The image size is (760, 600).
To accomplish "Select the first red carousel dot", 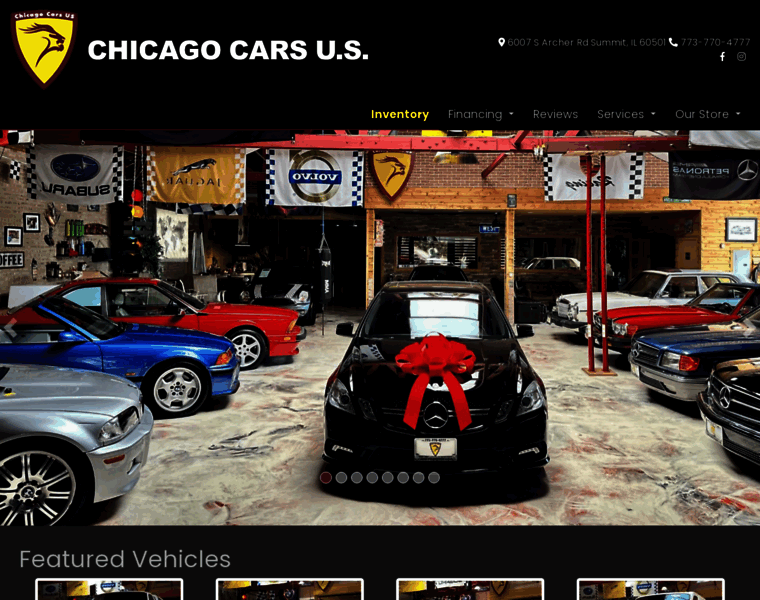I will coord(326,478).
